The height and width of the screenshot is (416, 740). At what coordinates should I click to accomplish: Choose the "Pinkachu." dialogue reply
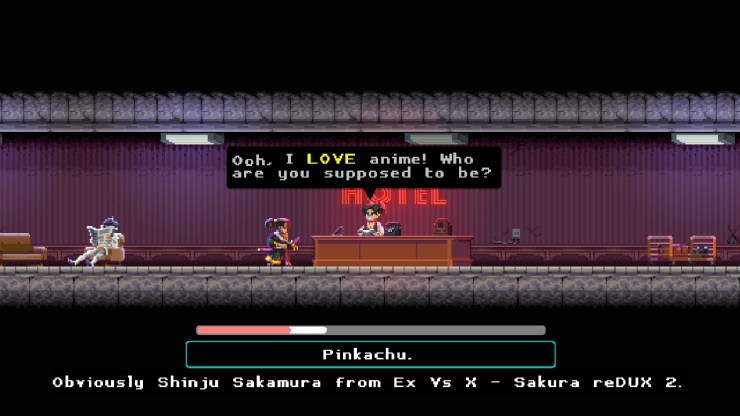tap(370, 354)
